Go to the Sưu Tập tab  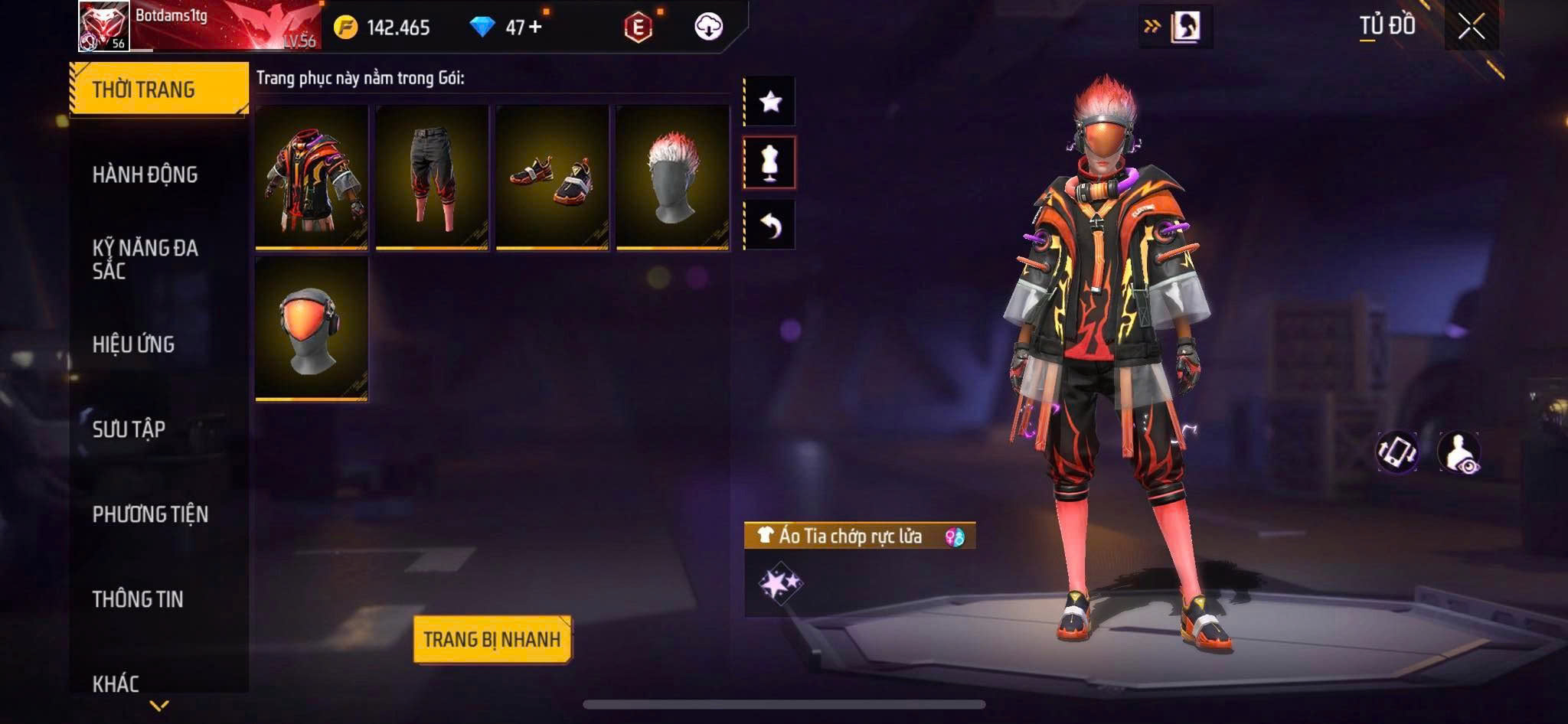tap(129, 429)
